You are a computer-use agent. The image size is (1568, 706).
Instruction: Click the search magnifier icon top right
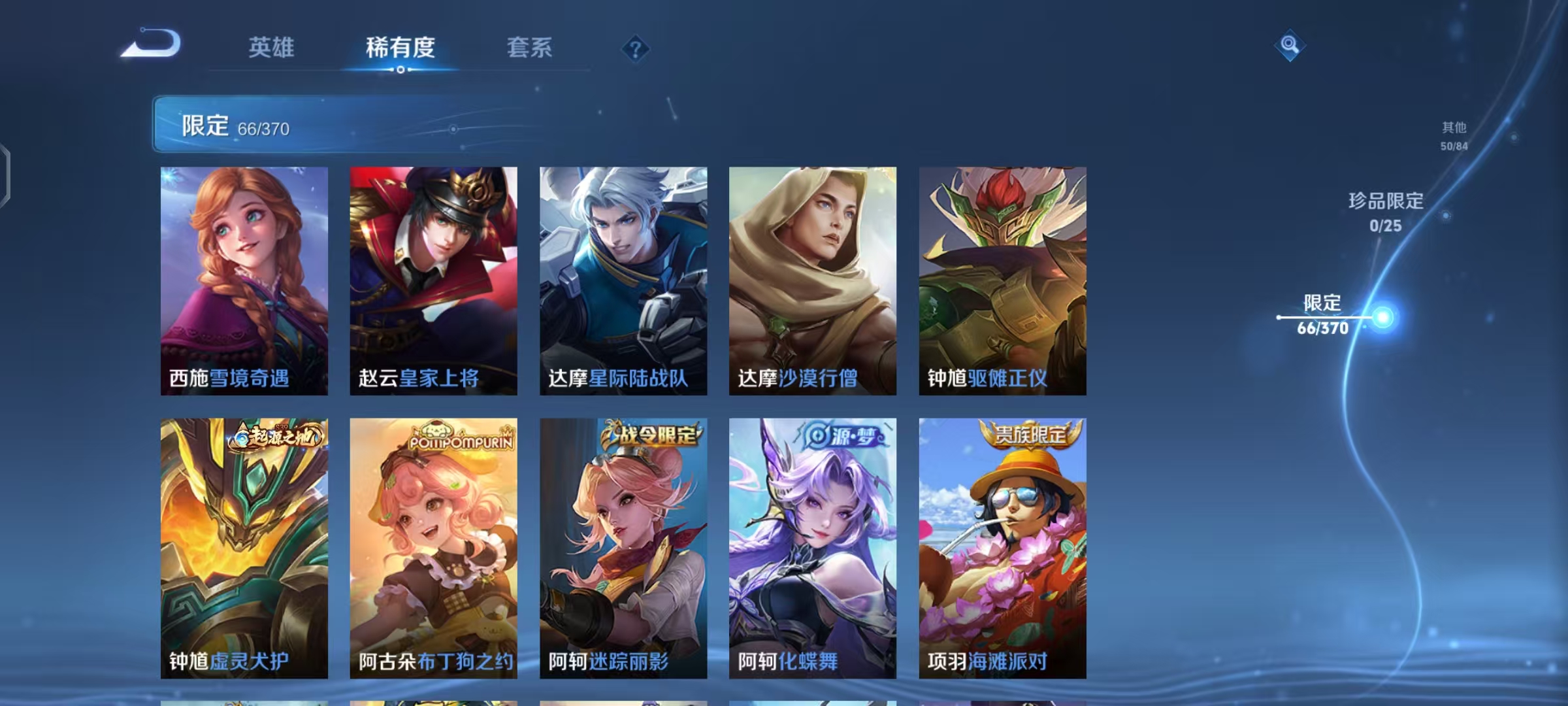(x=1288, y=44)
